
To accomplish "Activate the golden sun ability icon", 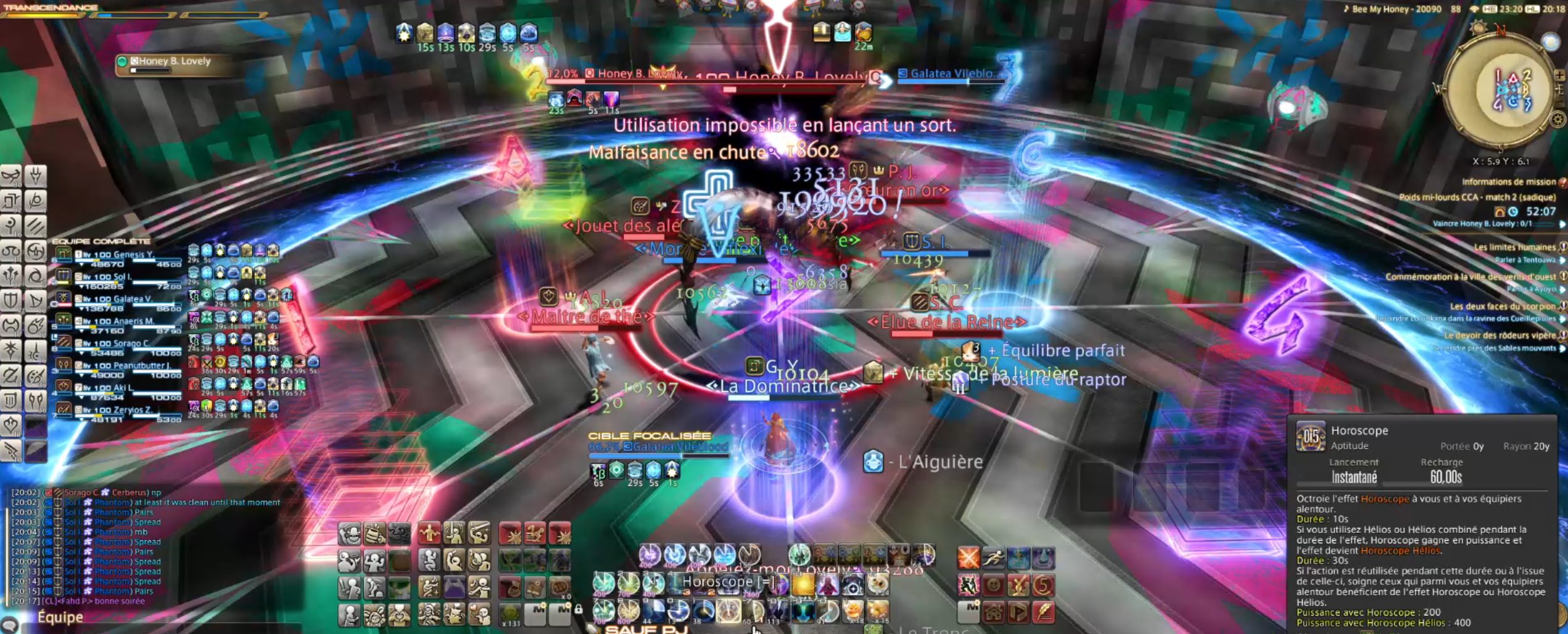I will 803,584.
